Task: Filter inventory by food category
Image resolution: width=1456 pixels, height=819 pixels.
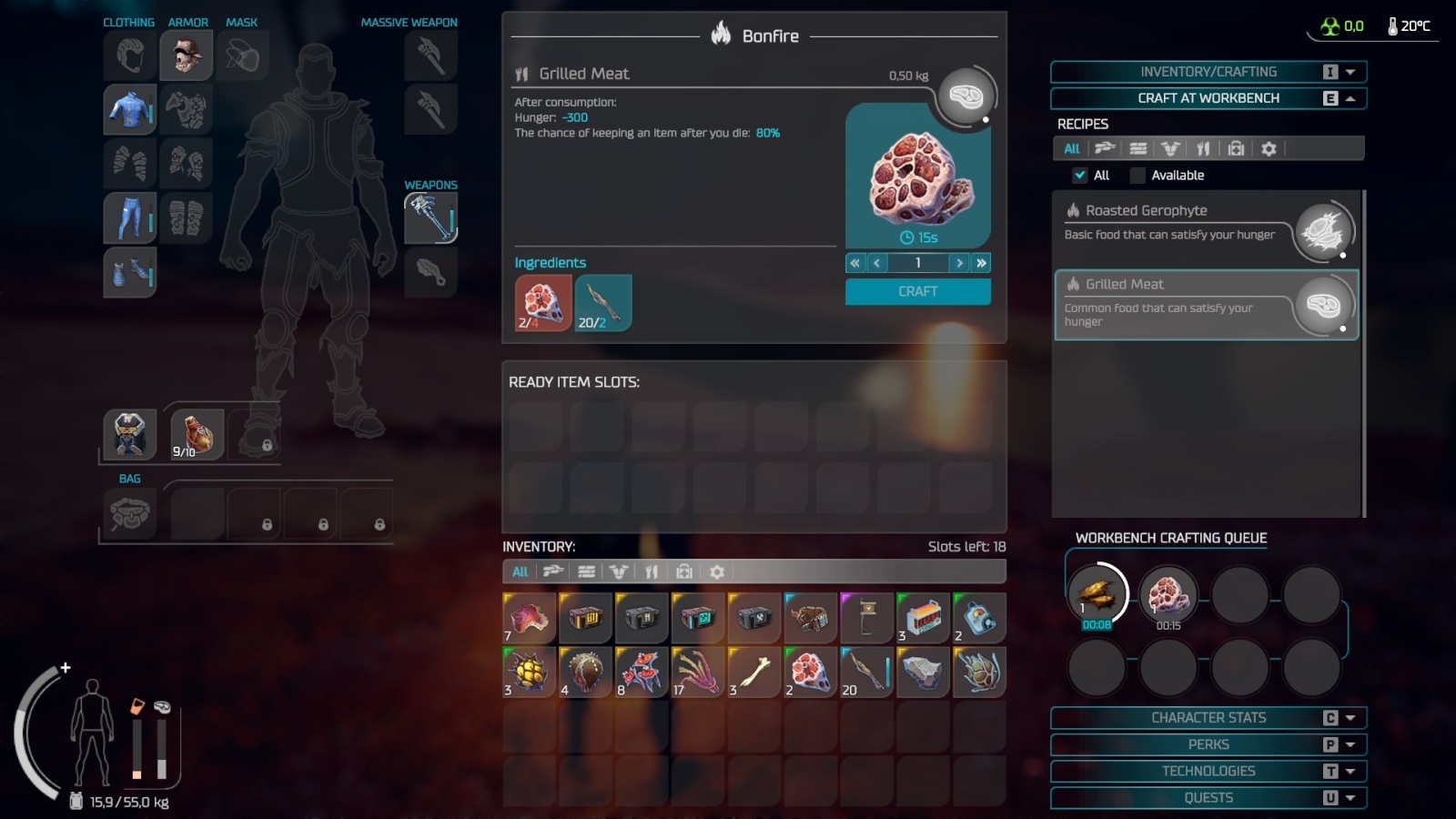Action: pos(652,572)
